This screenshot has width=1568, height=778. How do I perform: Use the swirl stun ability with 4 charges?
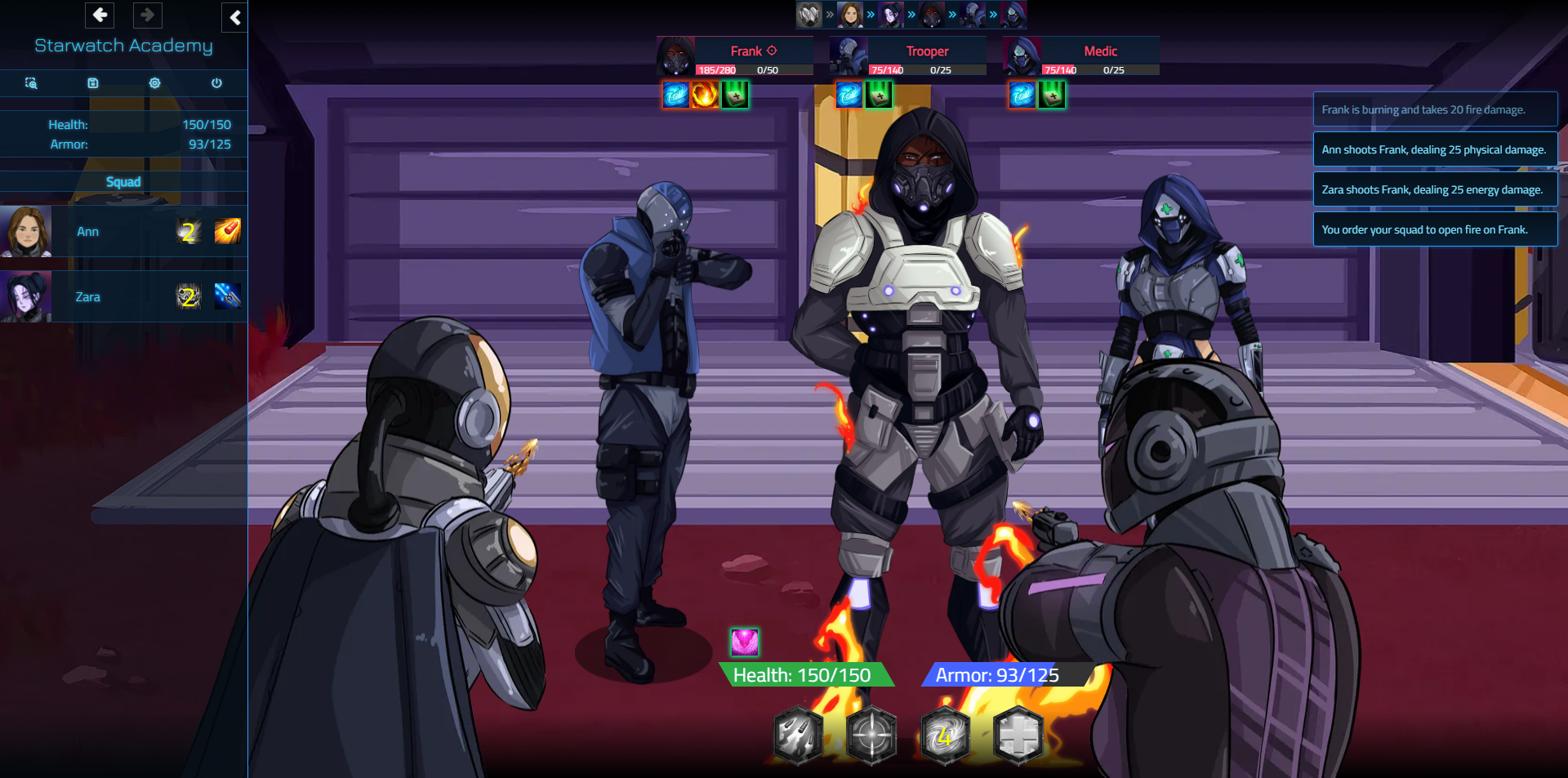[945, 736]
